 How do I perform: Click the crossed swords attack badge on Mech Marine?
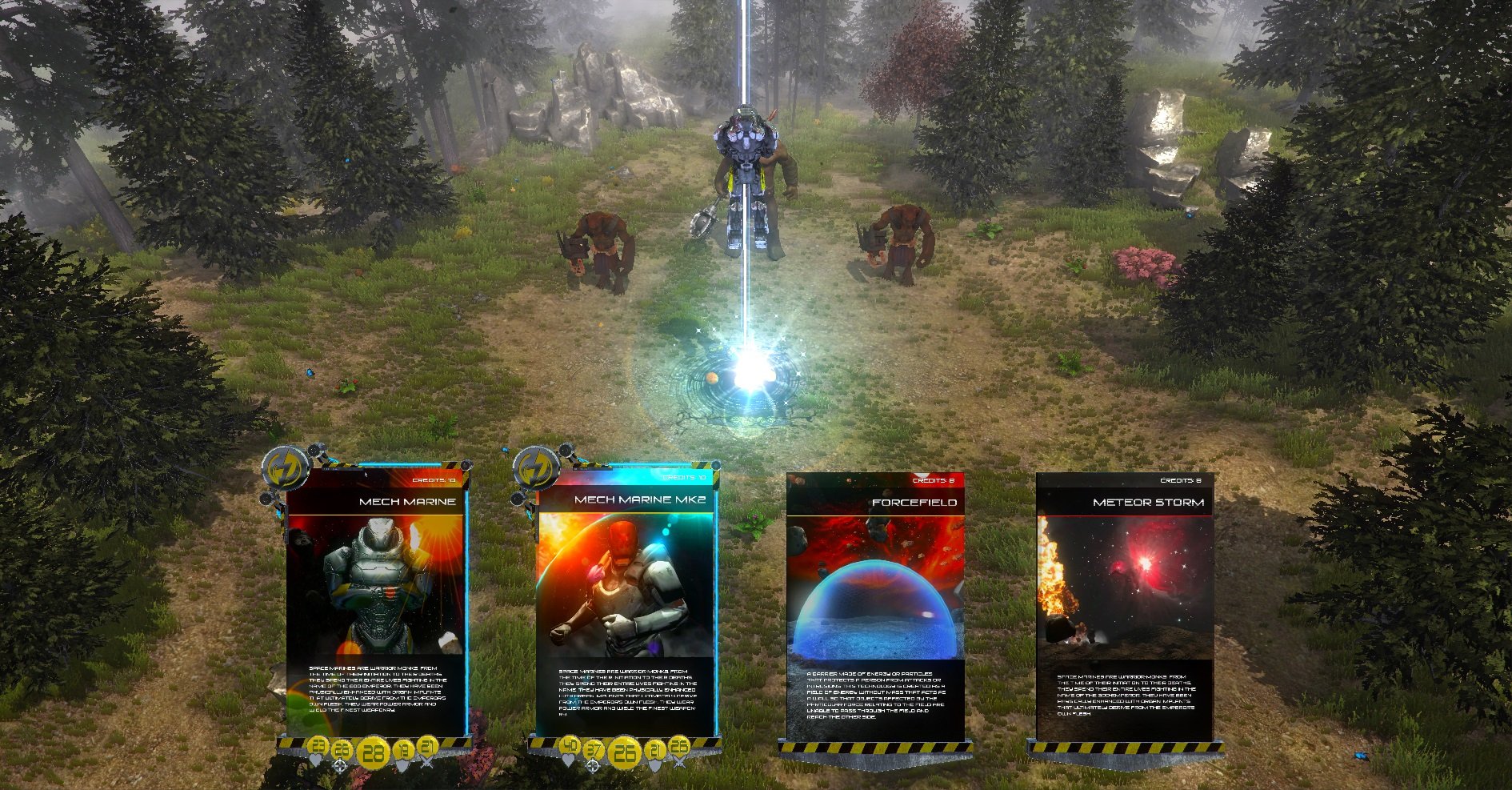(x=427, y=748)
